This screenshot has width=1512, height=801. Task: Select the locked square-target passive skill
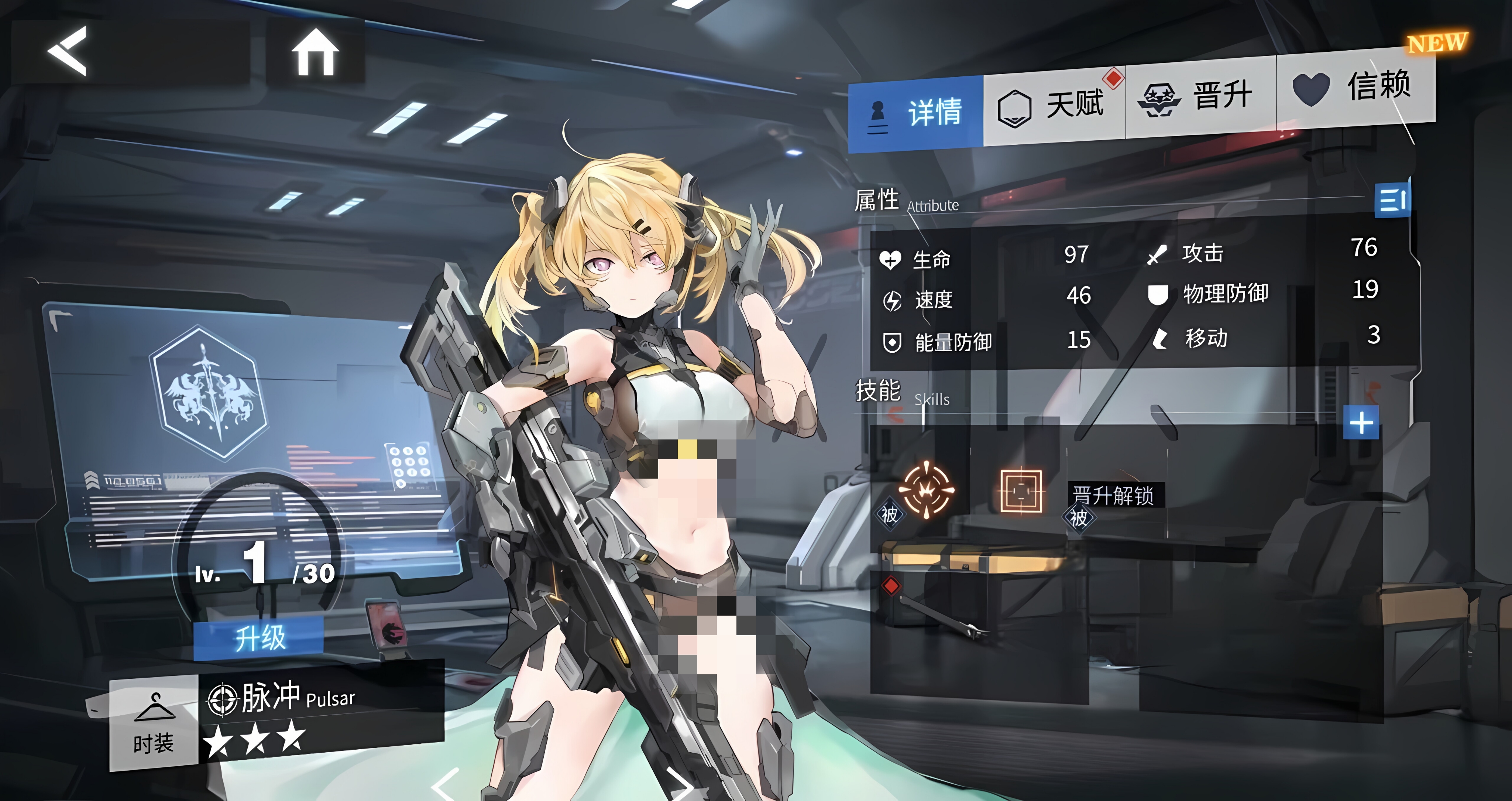(1021, 491)
